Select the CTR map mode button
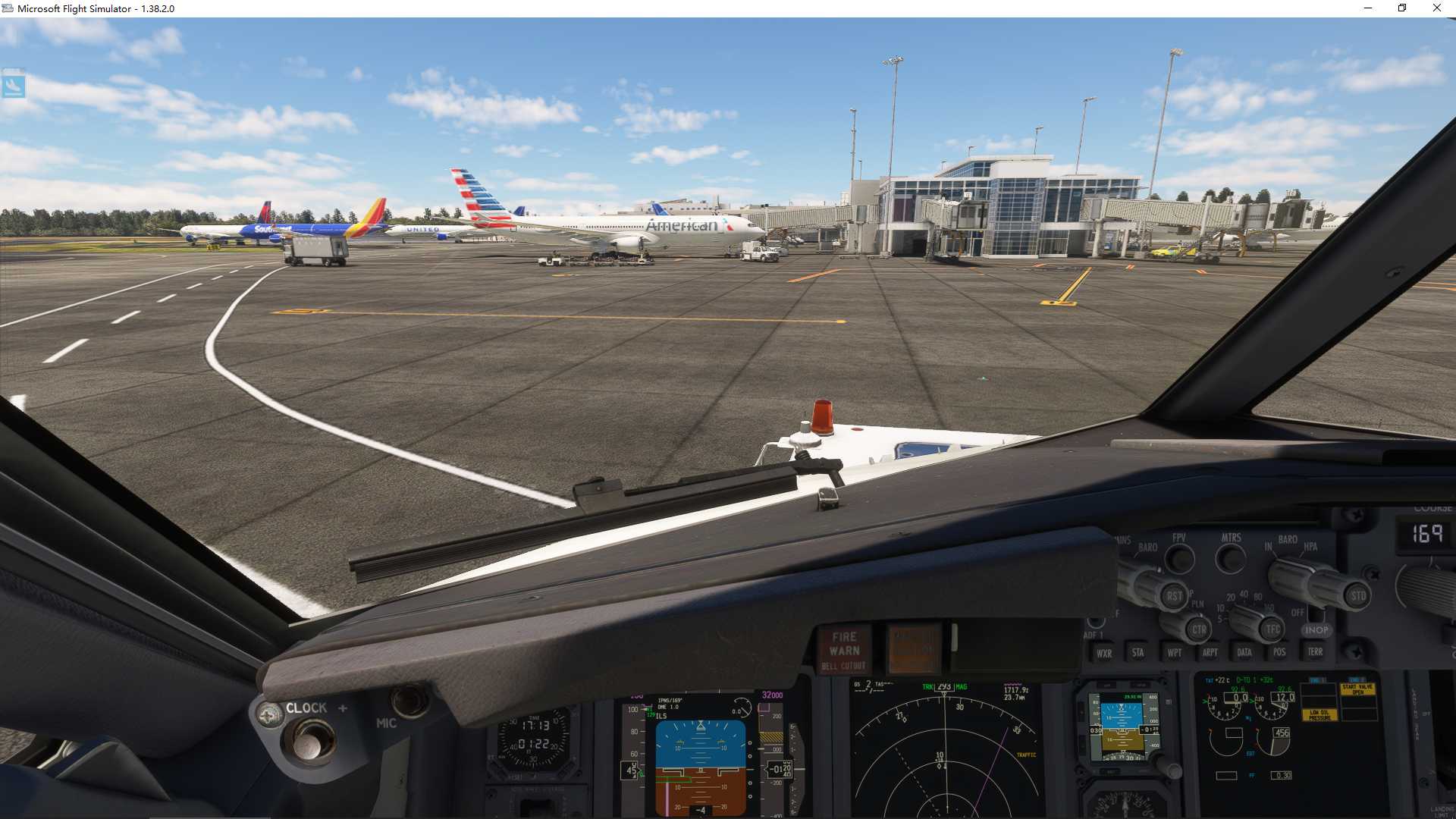The height and width of the screenshot is (819, 1456). (x=1198, y=629)
